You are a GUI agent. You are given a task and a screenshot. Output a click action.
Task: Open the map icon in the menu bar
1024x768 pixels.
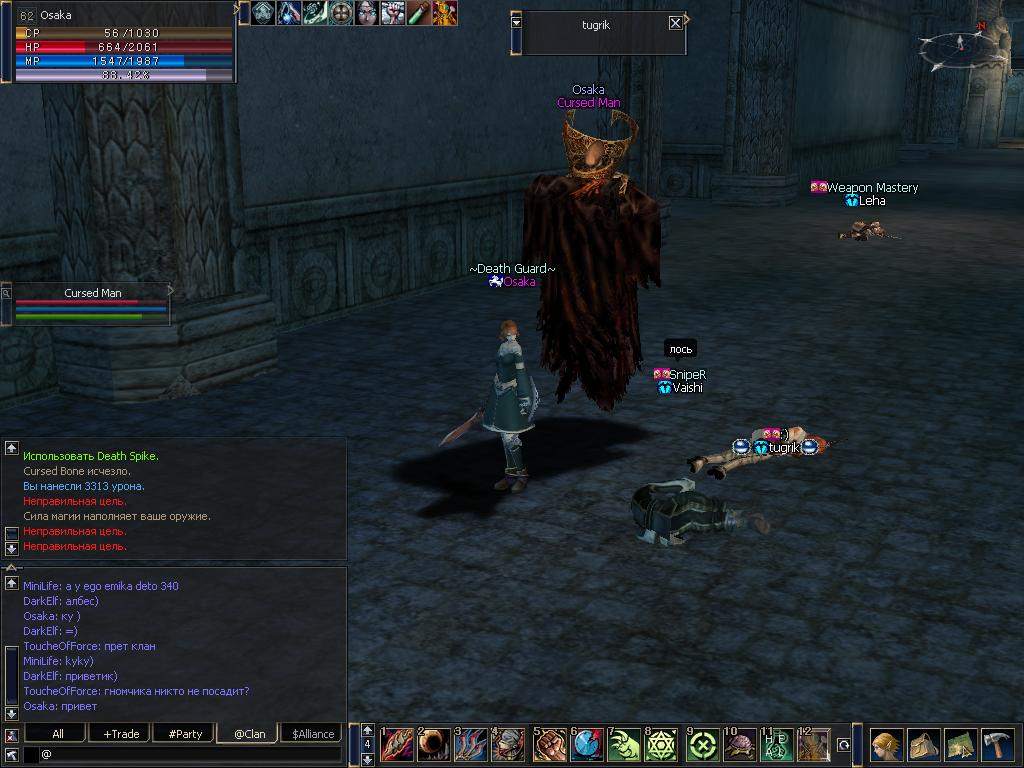960,745
